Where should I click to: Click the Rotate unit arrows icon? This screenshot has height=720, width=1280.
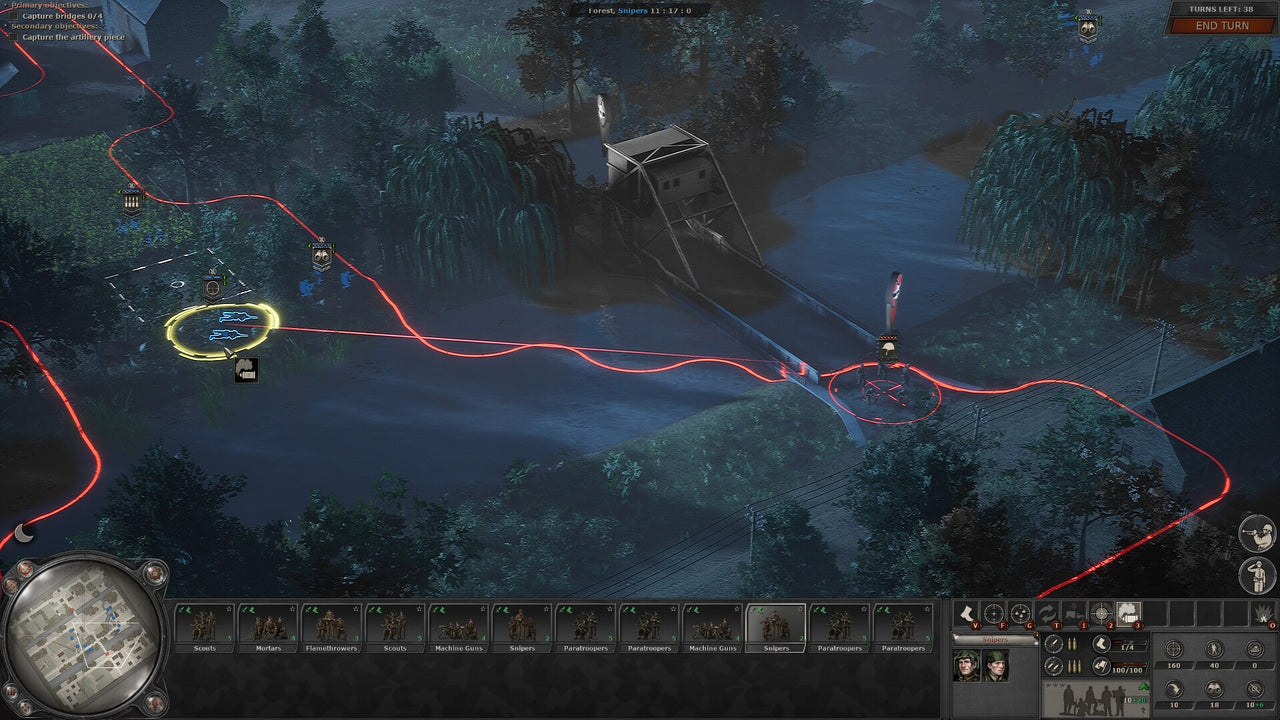pos(1048,612)
